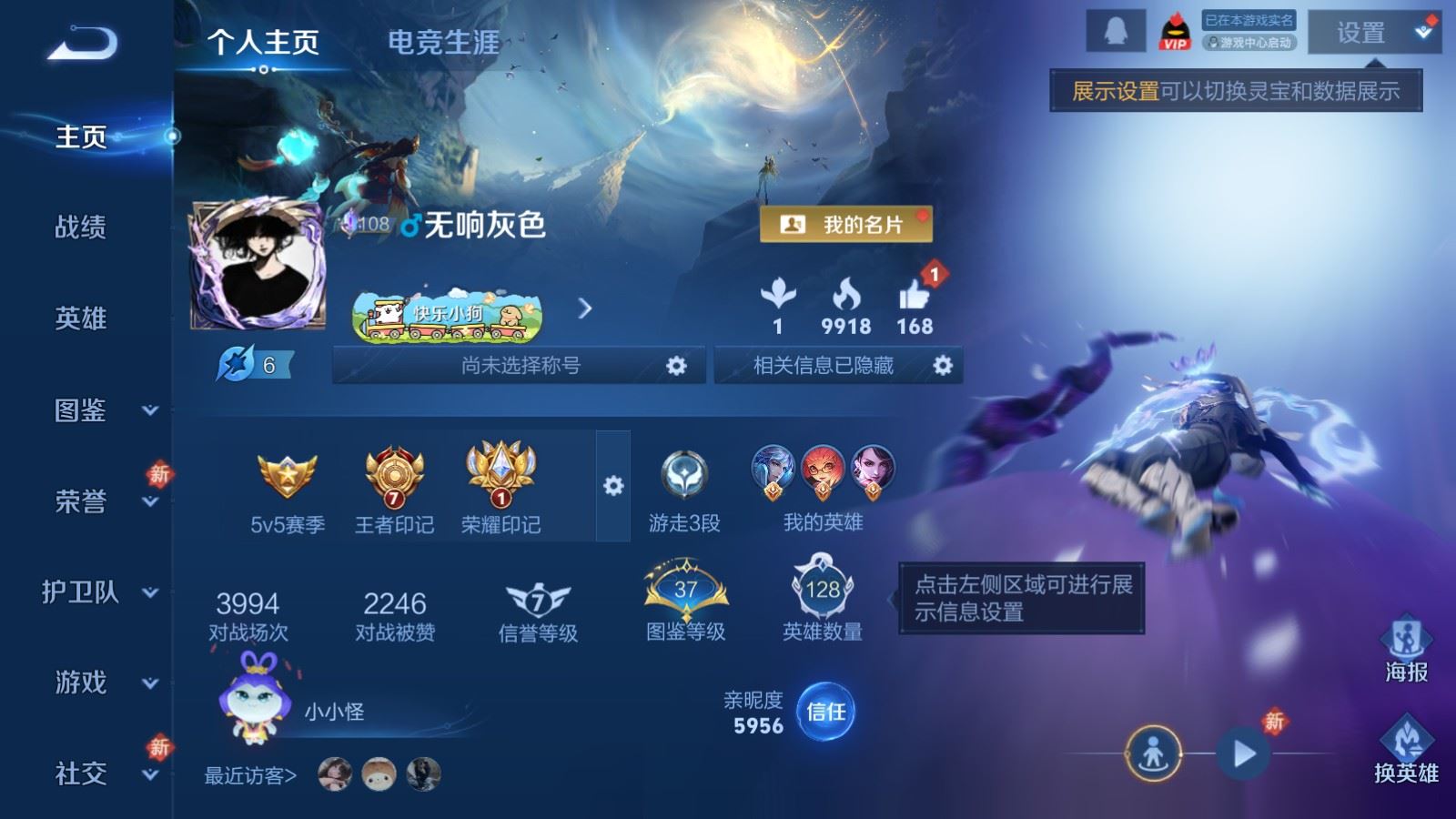Switch to the 电竞生涯 tab
This screenshot has height=819, width=1456.
443,40
